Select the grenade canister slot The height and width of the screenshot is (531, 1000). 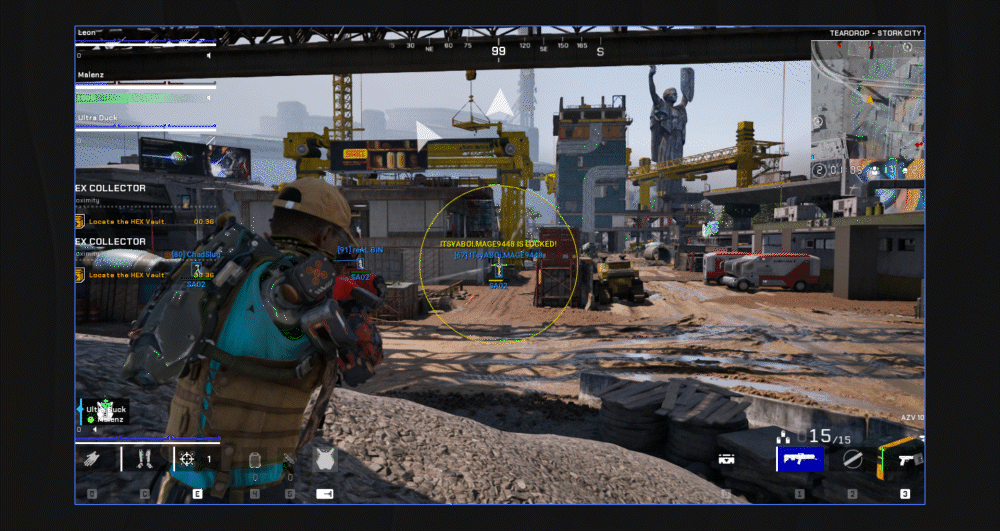tap(254, 460)
